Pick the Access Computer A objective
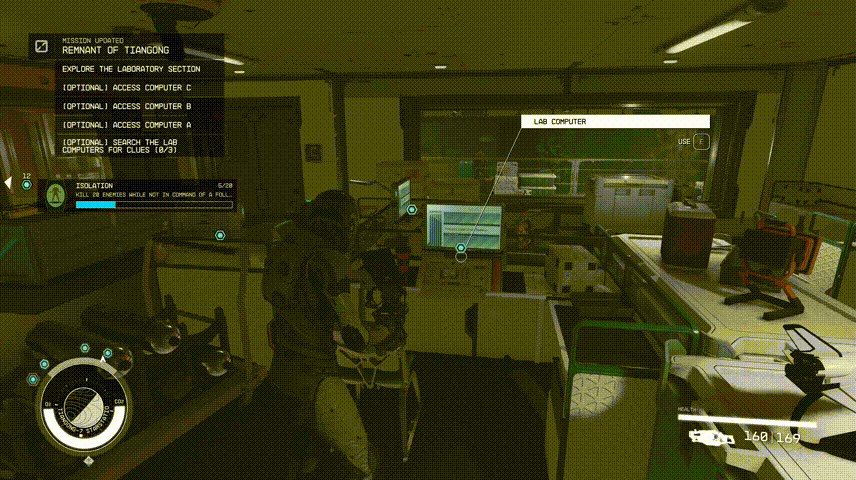Viewport: 856px width, 480px height. click(126, 125)
